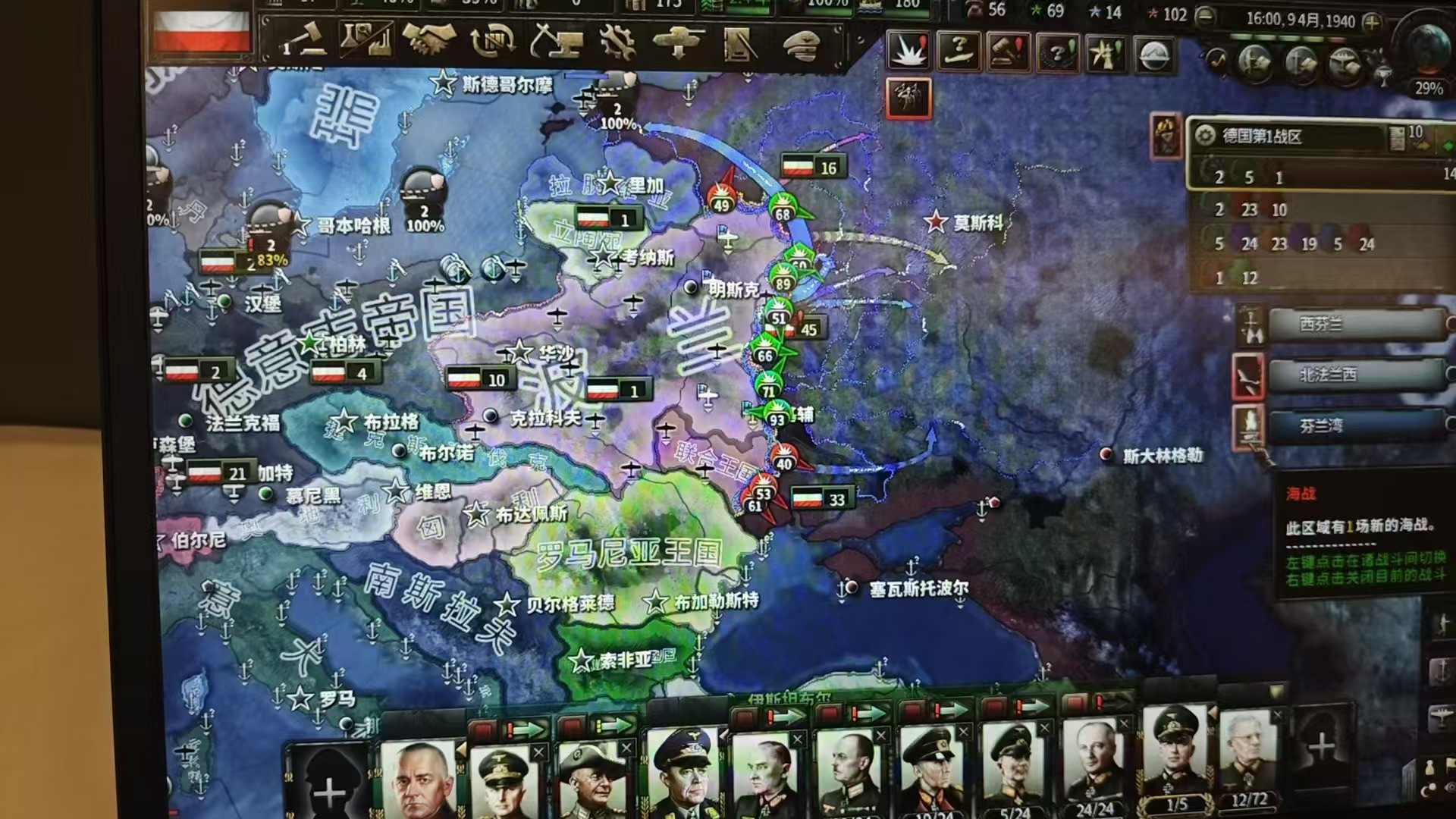1456x819 pixels.
Task: Open the research menu
Action: pyautogui.click(x=365, y=41)
